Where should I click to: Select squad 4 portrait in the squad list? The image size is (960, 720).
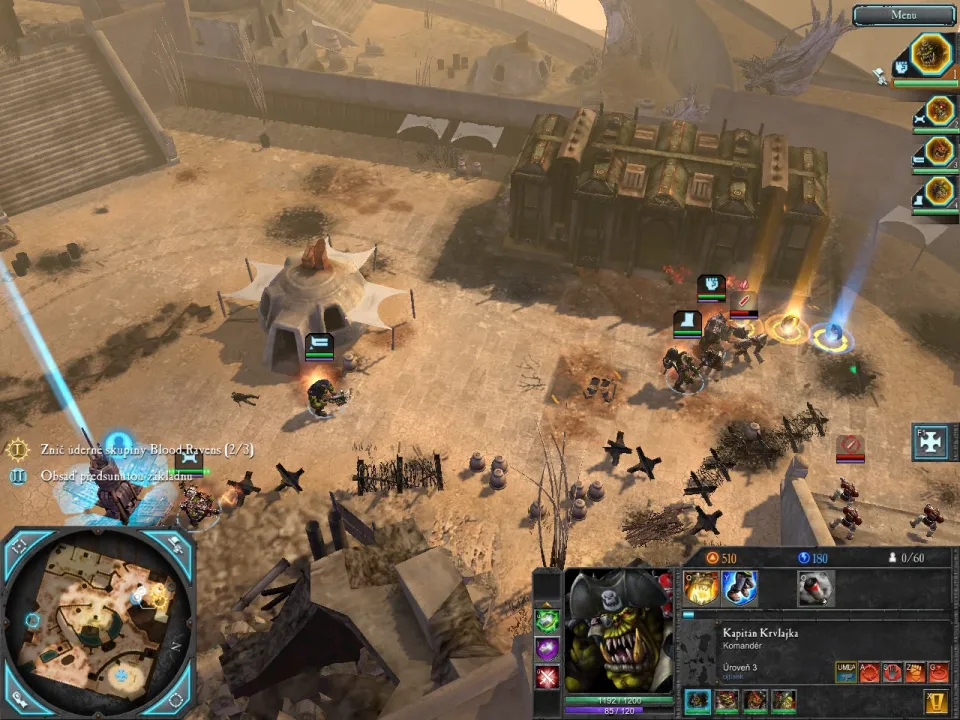[939, 191]
